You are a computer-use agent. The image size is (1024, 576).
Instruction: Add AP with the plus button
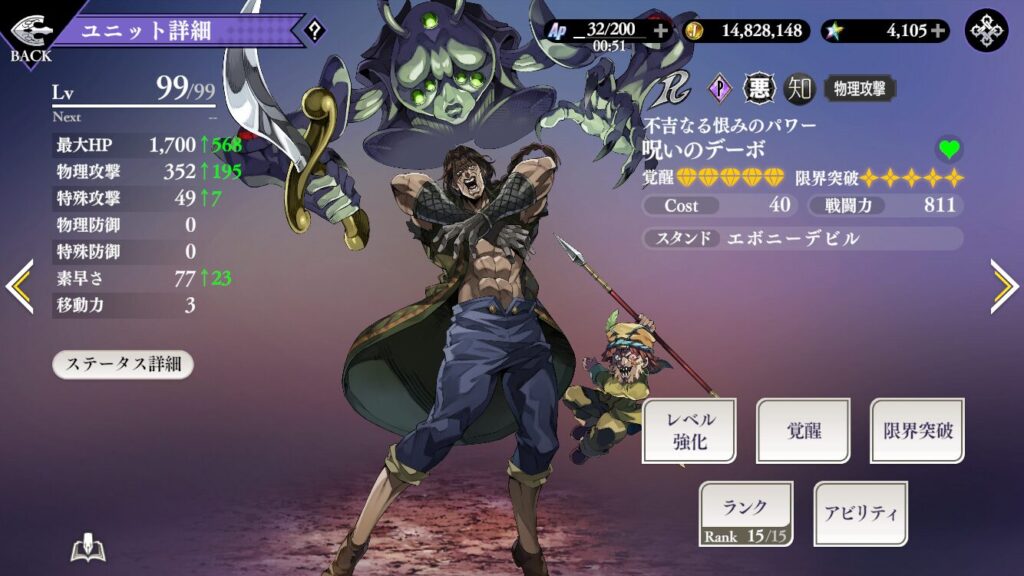pos(660,31)
